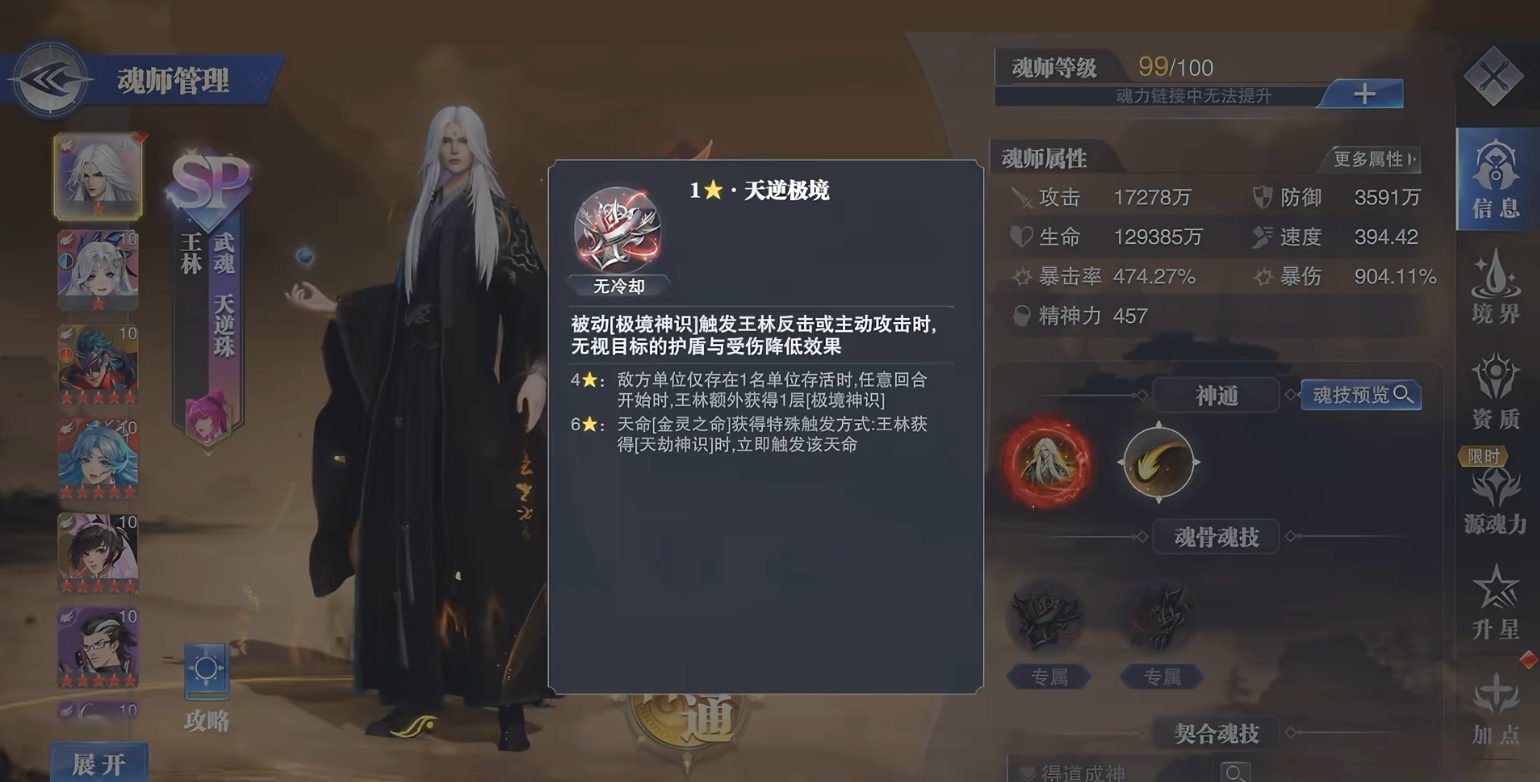Select the golden claw skill under 神通
Screen dimensions: 1540x782
[x=1157, y=463]
